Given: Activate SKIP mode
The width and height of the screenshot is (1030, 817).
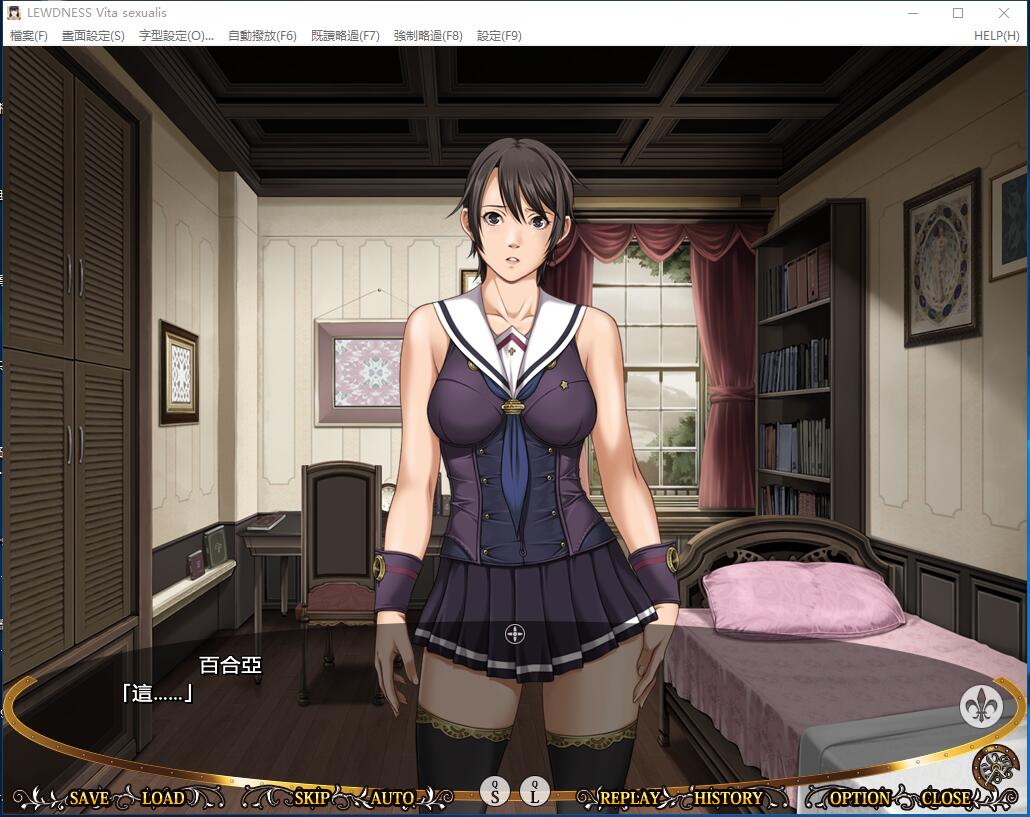Looking at the screenshot, I should click(x=312, y=798).
